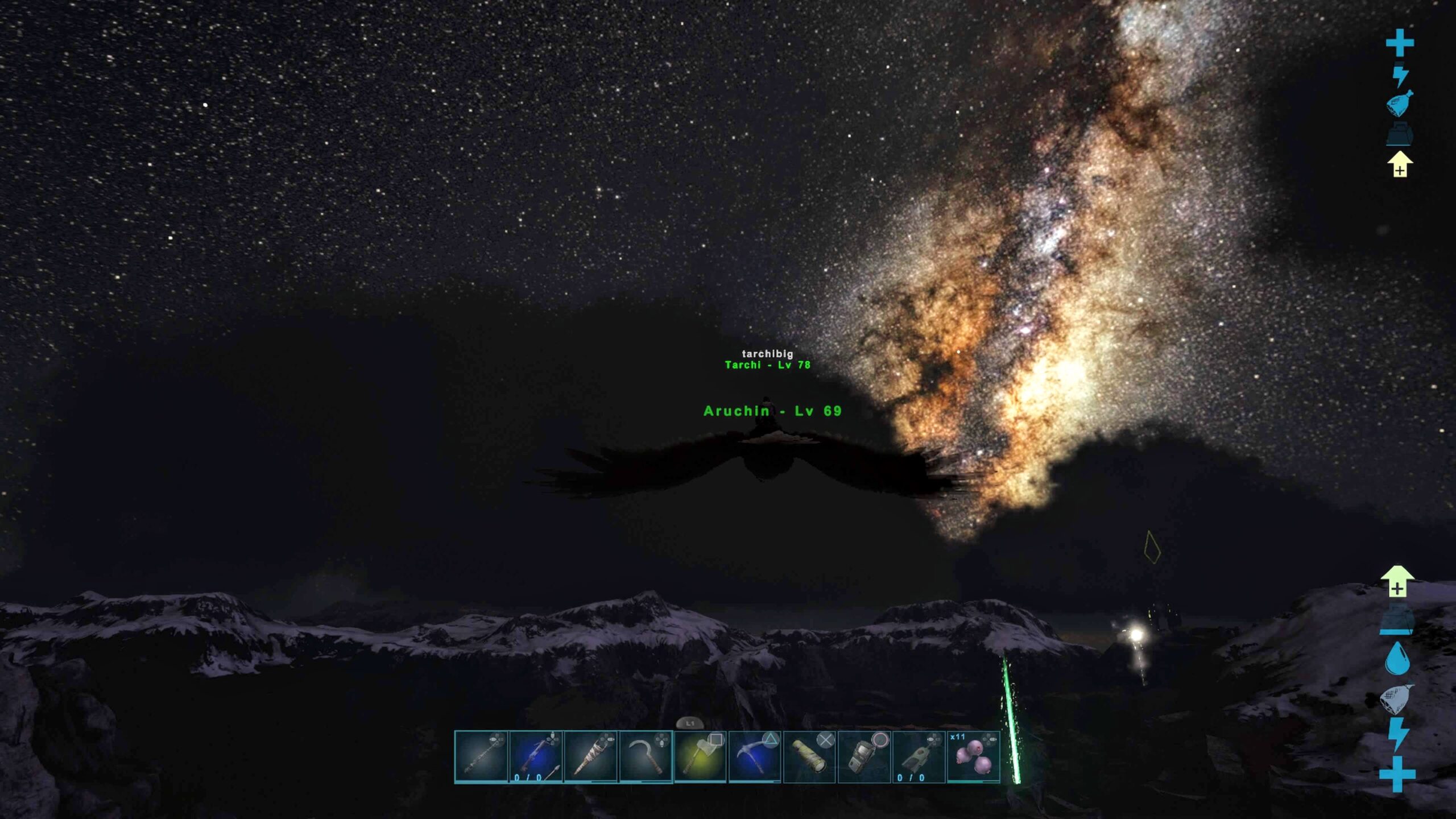Select the 0/0 slot beside the berries
This screenshot has height=819, width=1456.
click(919, 757)
